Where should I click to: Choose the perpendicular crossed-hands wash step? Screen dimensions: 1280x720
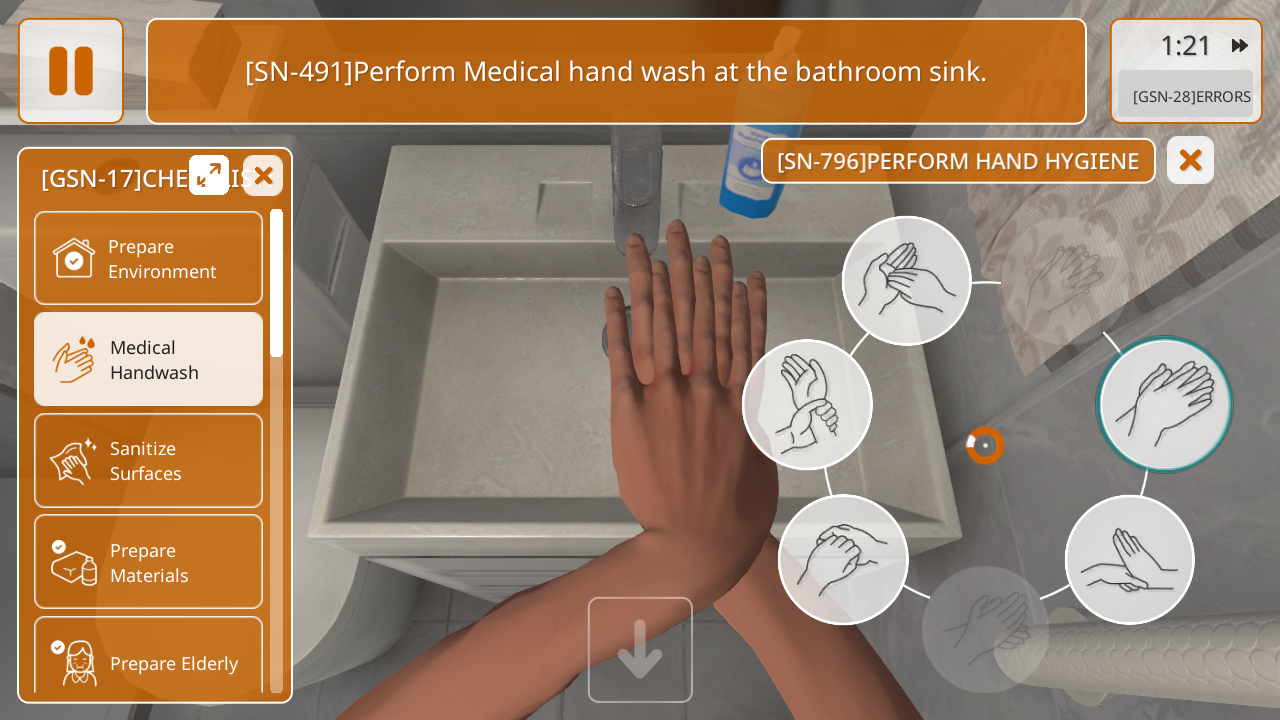point(1129,559)
